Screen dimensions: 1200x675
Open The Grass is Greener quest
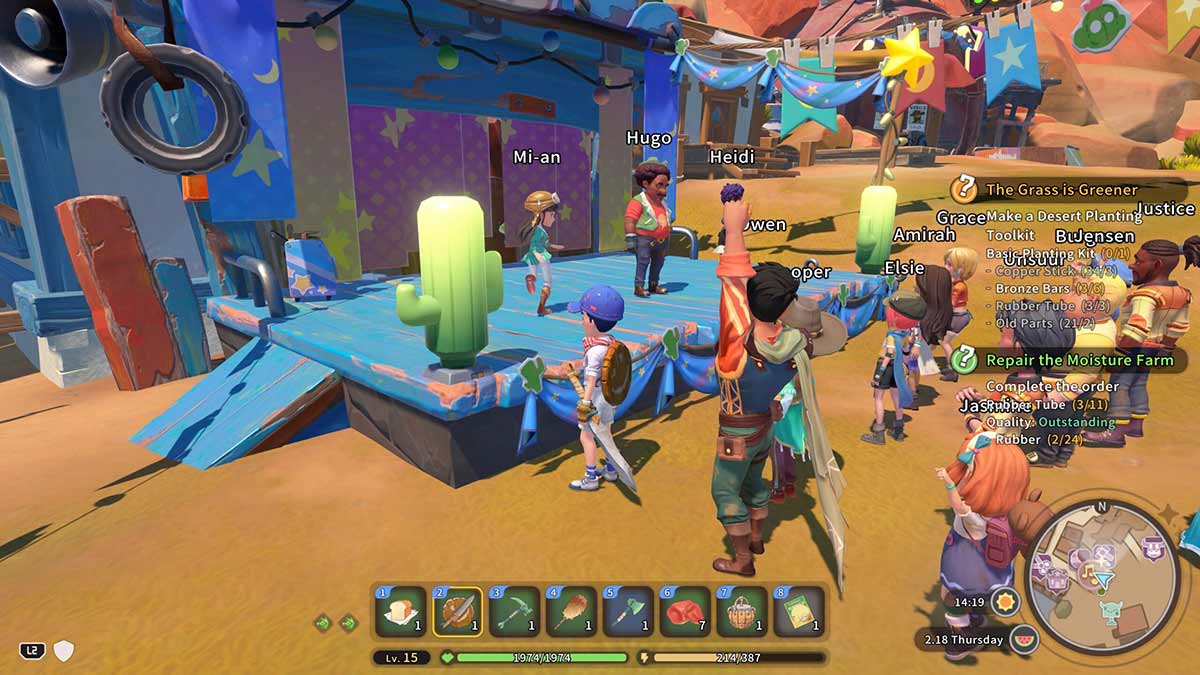(x=1061, y=189)
